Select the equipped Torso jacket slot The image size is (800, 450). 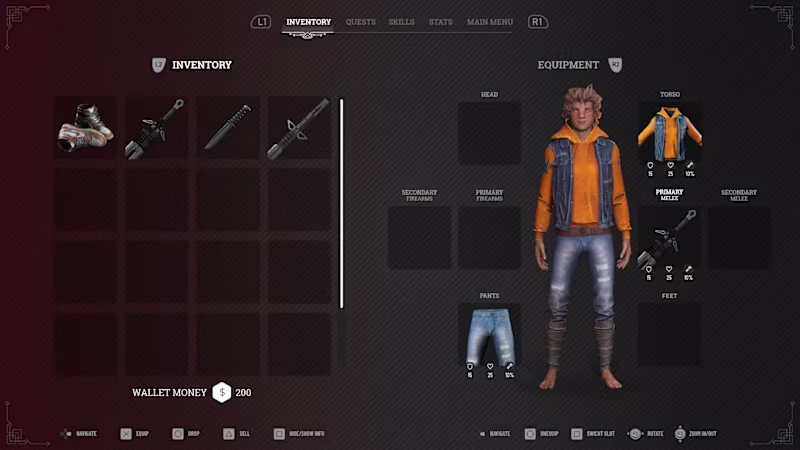[670, 135]
